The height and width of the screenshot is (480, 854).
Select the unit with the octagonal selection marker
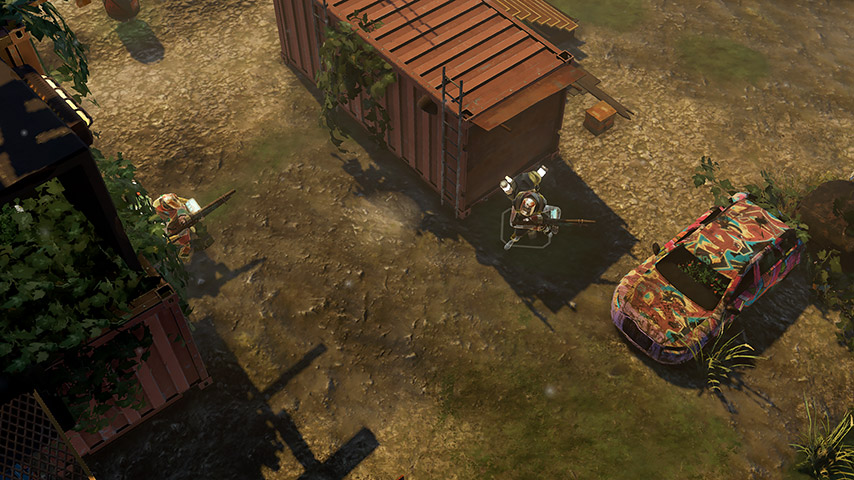(528, 209)
